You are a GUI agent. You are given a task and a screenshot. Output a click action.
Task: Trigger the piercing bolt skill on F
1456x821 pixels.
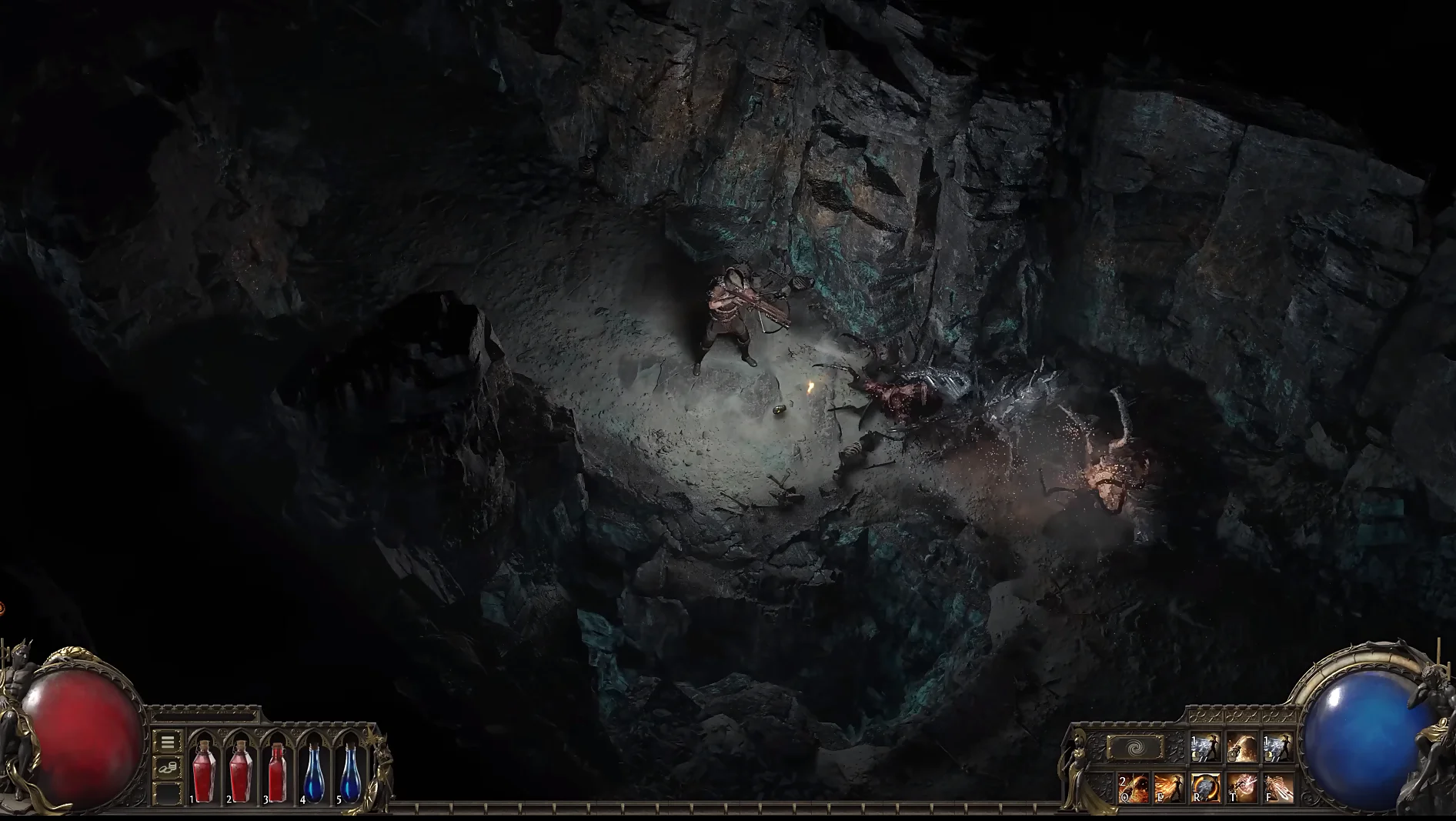pos(1277,789)
